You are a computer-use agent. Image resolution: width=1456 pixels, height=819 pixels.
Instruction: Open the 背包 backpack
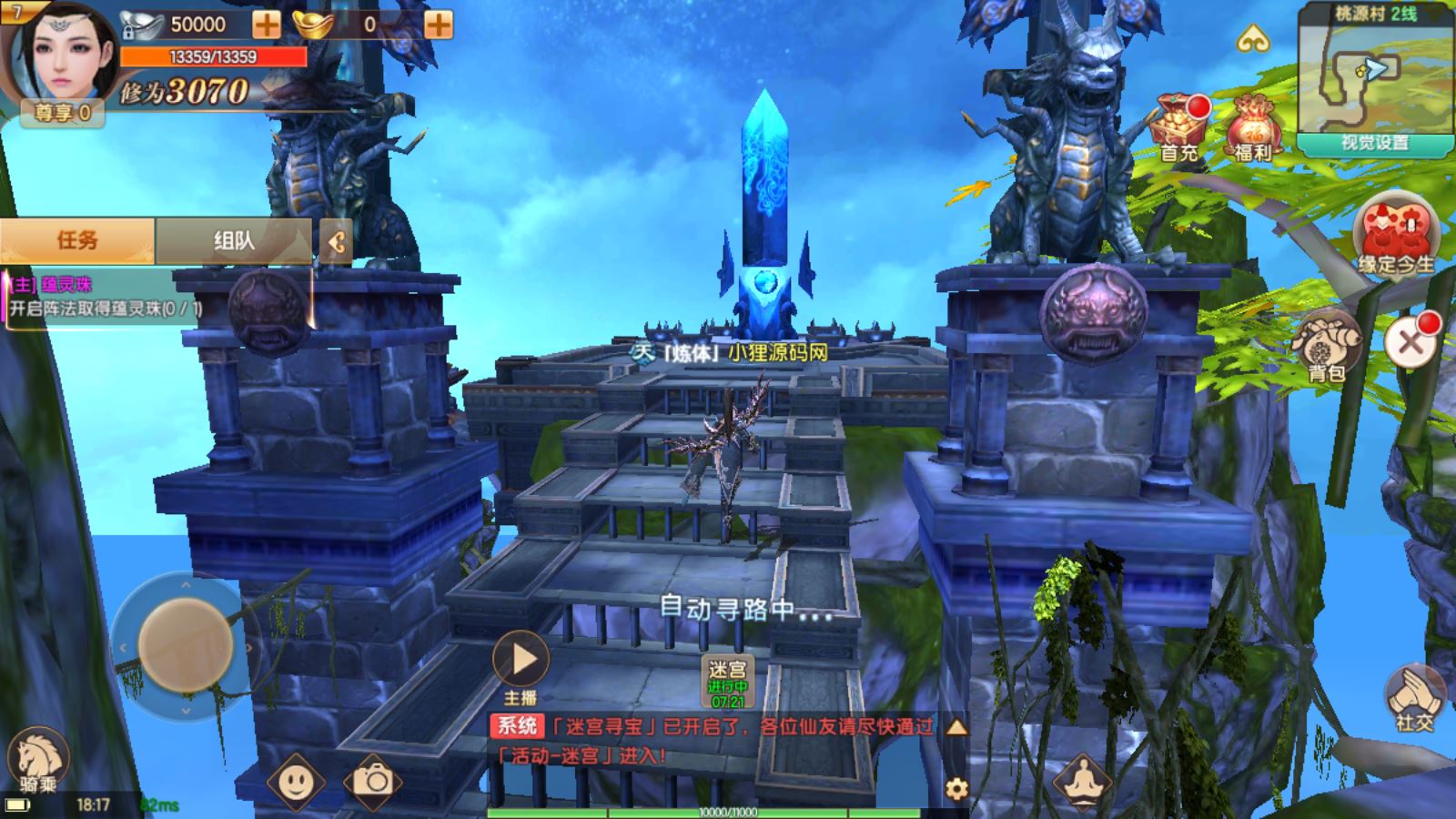(x=1327, y=346)
